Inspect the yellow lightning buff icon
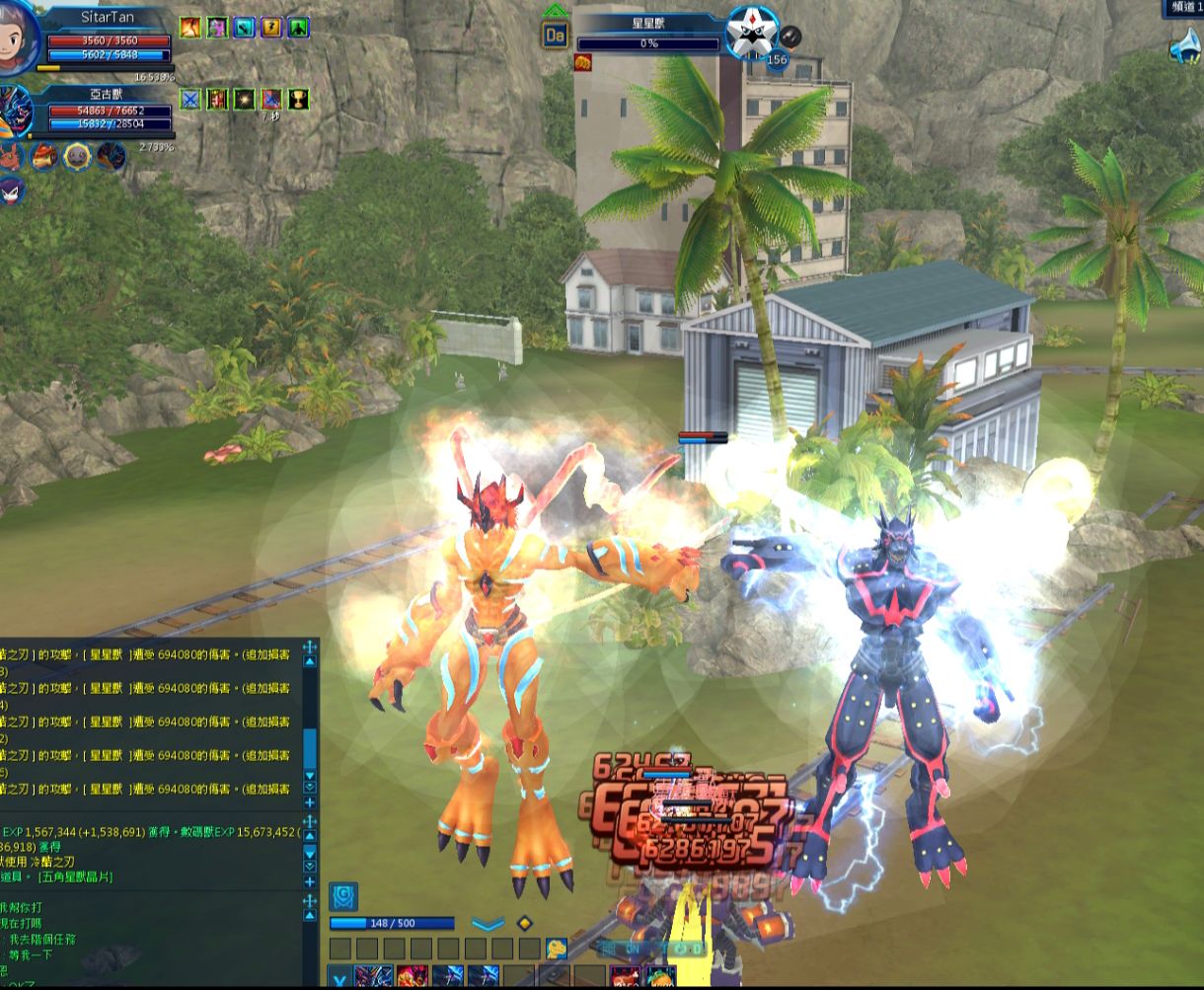Viewport: 1204px width, 990px height. coord(271,28)
